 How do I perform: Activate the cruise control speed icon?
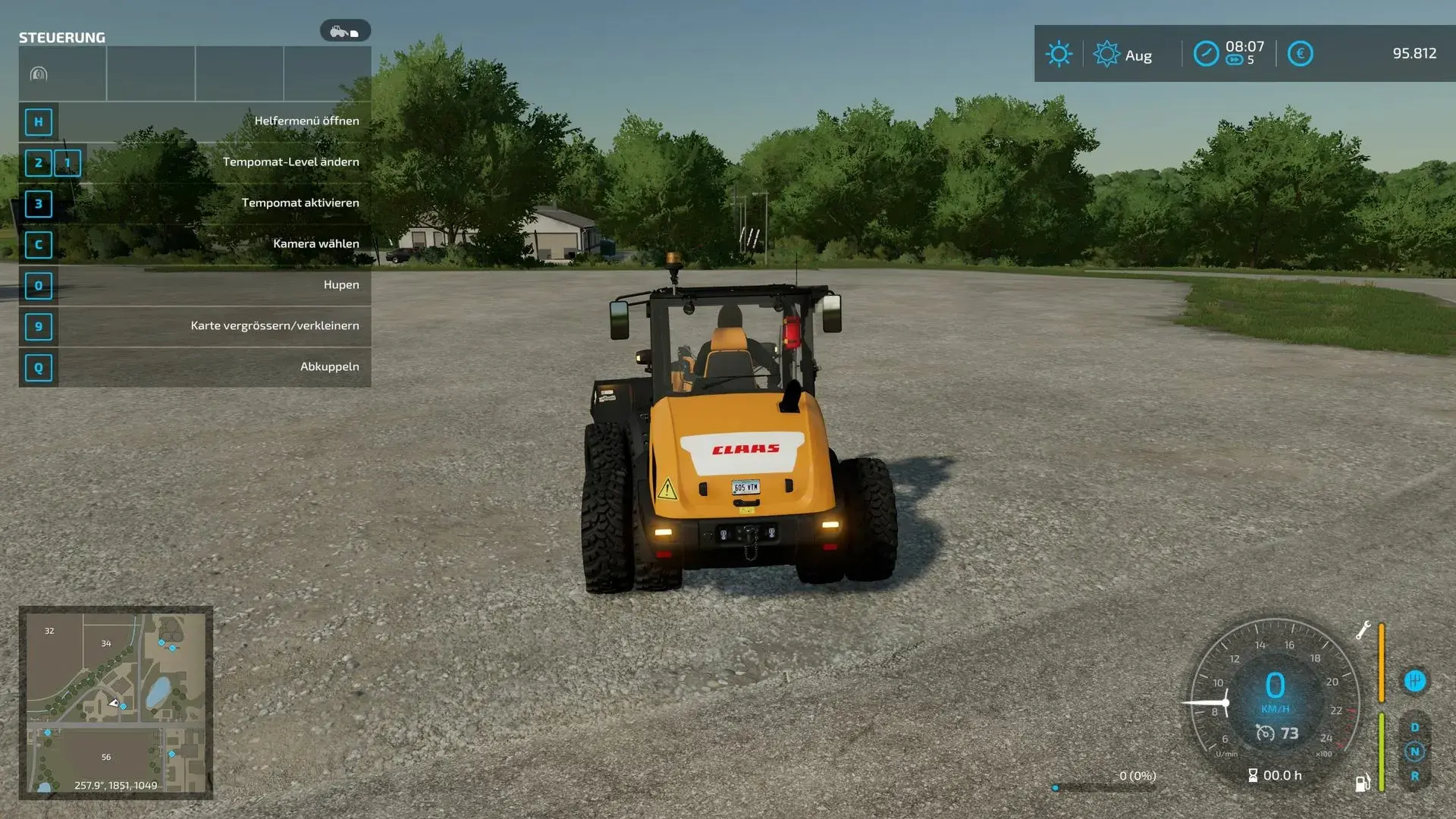click(x=1265, y=733)
